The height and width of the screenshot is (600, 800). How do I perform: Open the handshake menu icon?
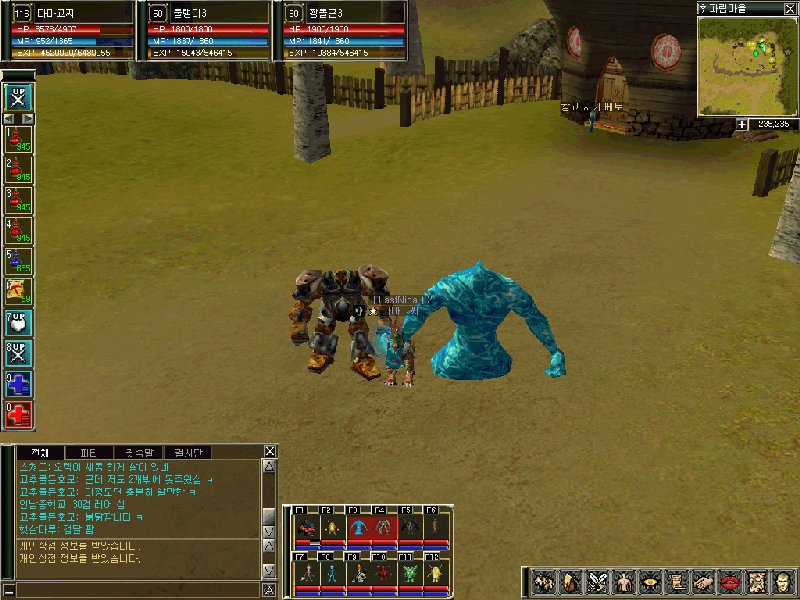pyautogui.click(x=701, y=582)
